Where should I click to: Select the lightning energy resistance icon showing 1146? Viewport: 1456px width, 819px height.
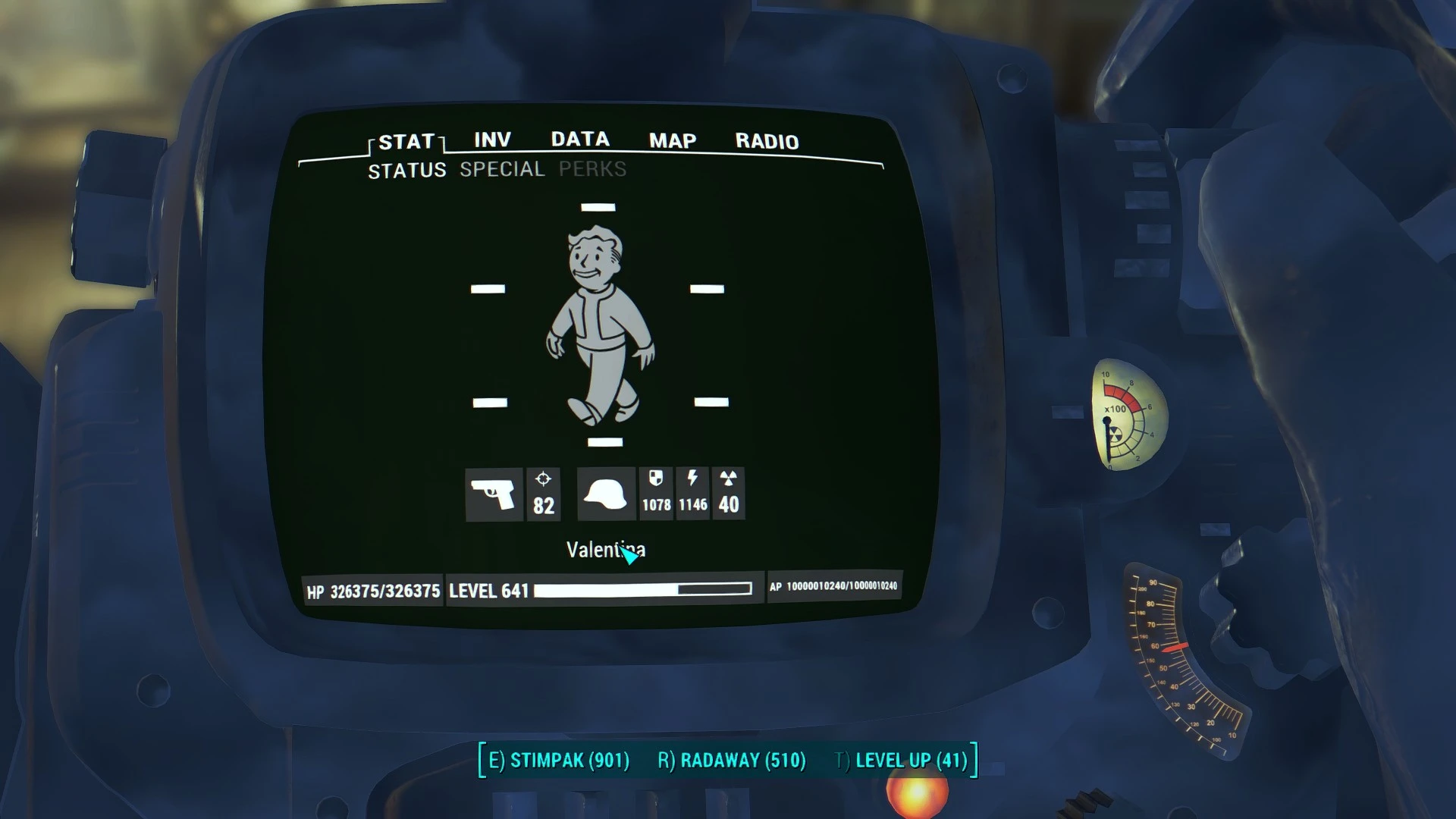[x=692, y=494]
